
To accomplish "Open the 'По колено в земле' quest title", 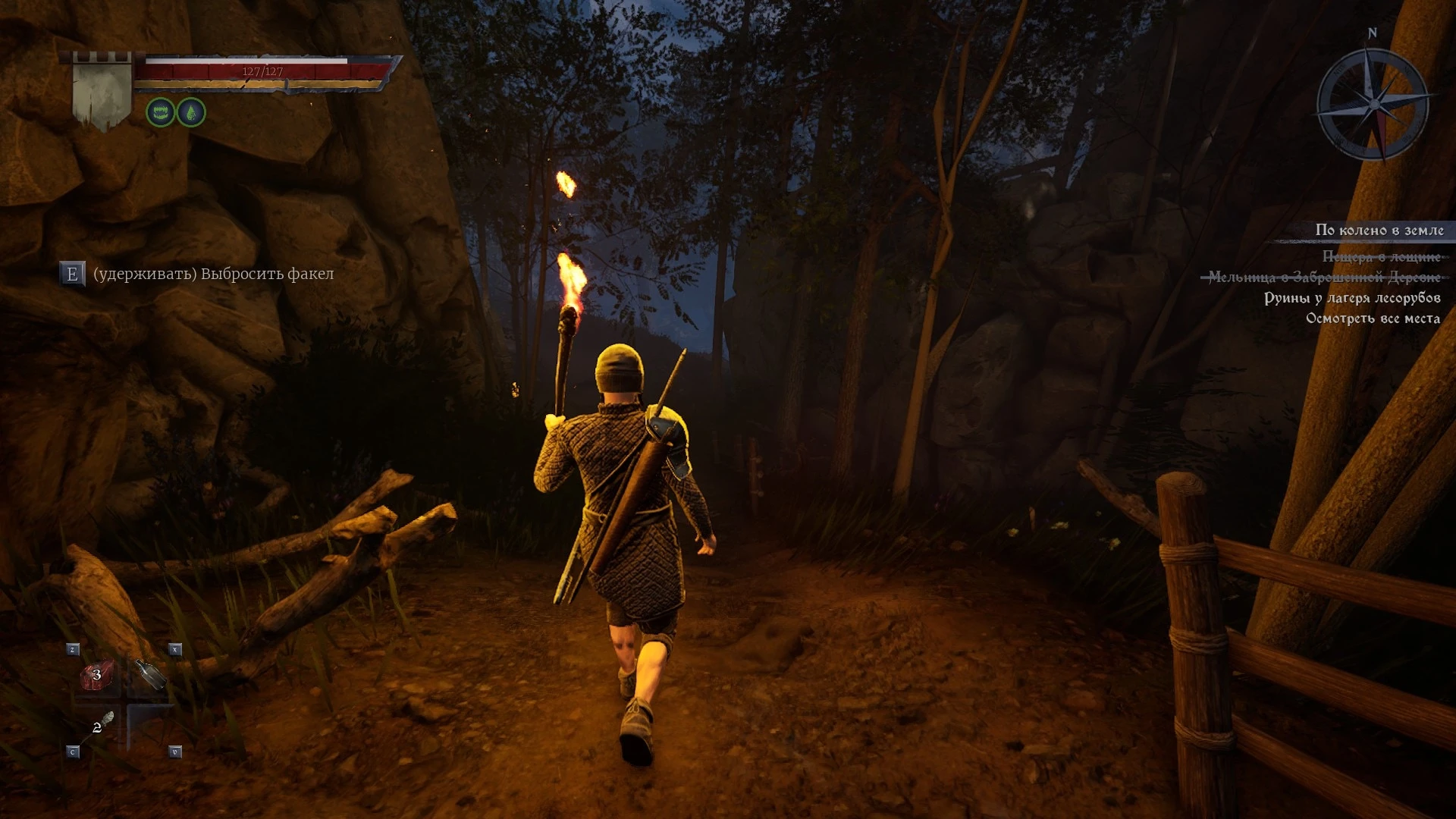I will [x=1379, y=230].
